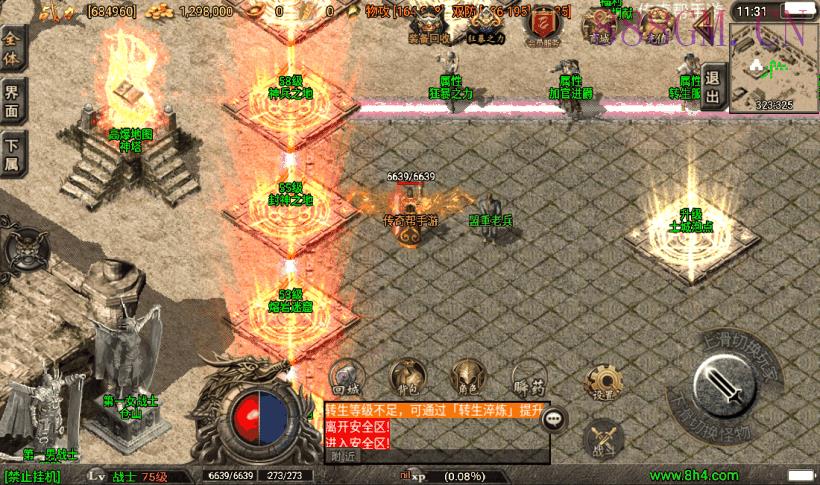The image size is (820, 485).
Task: Tap the 退出 exit button
Action: 712,87
